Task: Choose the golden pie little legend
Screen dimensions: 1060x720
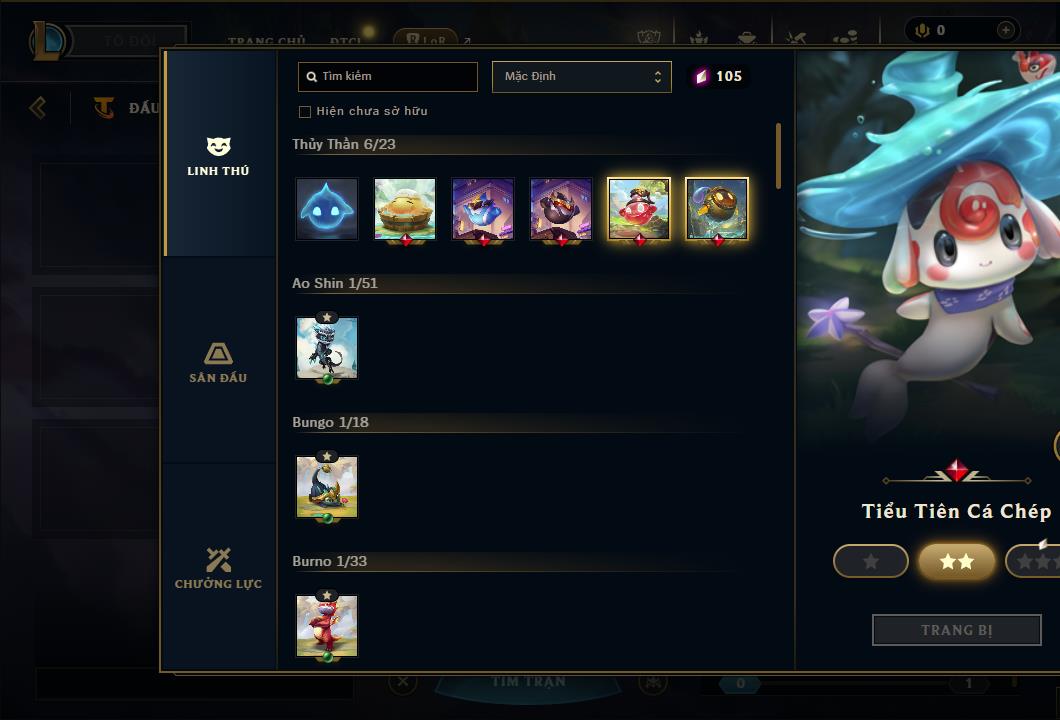Action: pos(405,209)
